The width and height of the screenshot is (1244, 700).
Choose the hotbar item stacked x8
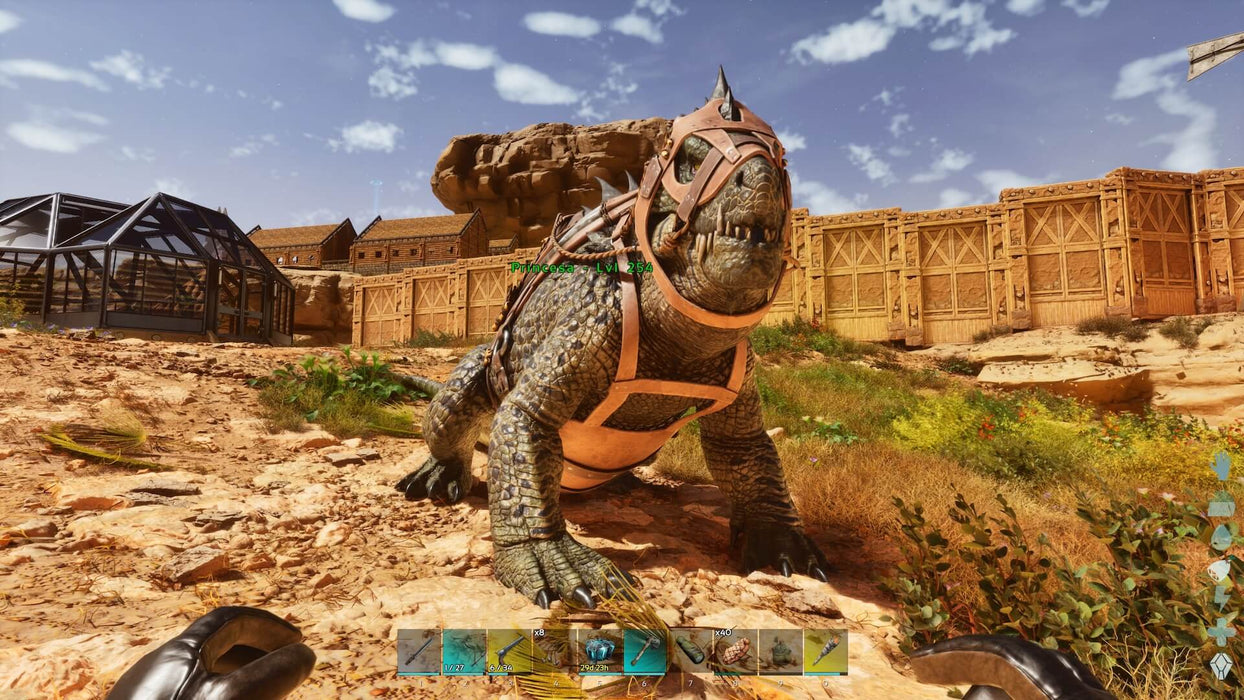[554, 651]
